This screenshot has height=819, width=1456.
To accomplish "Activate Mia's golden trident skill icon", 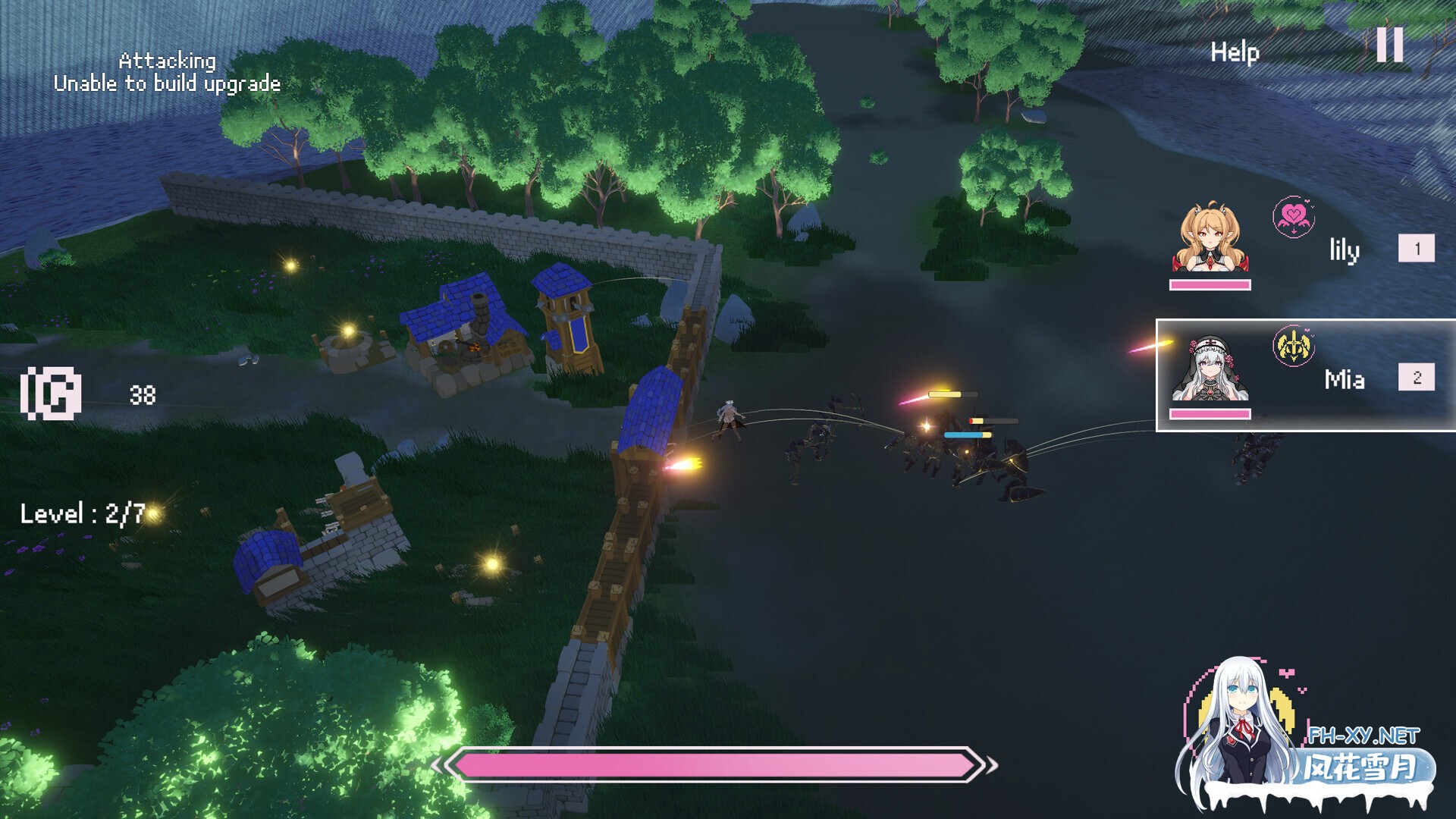I will [1293, 347].
